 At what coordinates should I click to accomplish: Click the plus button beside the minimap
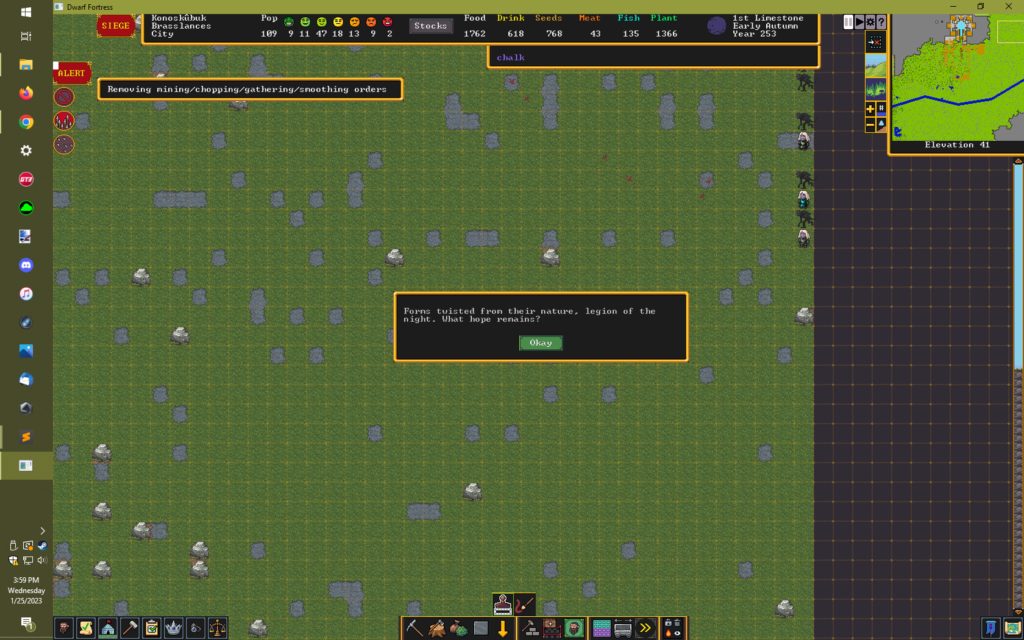pos(870,108)
